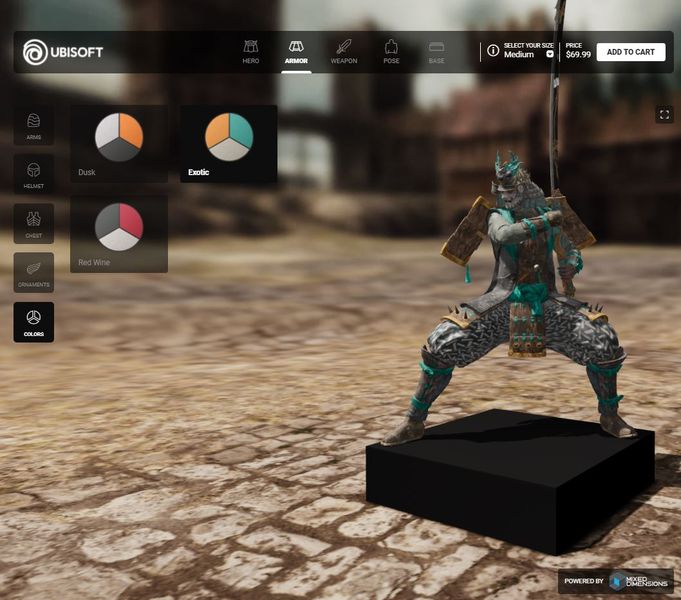Choose the Exotic color scheme
The width and height of the screenshot is (681, 600).
[x=228, y=143]
